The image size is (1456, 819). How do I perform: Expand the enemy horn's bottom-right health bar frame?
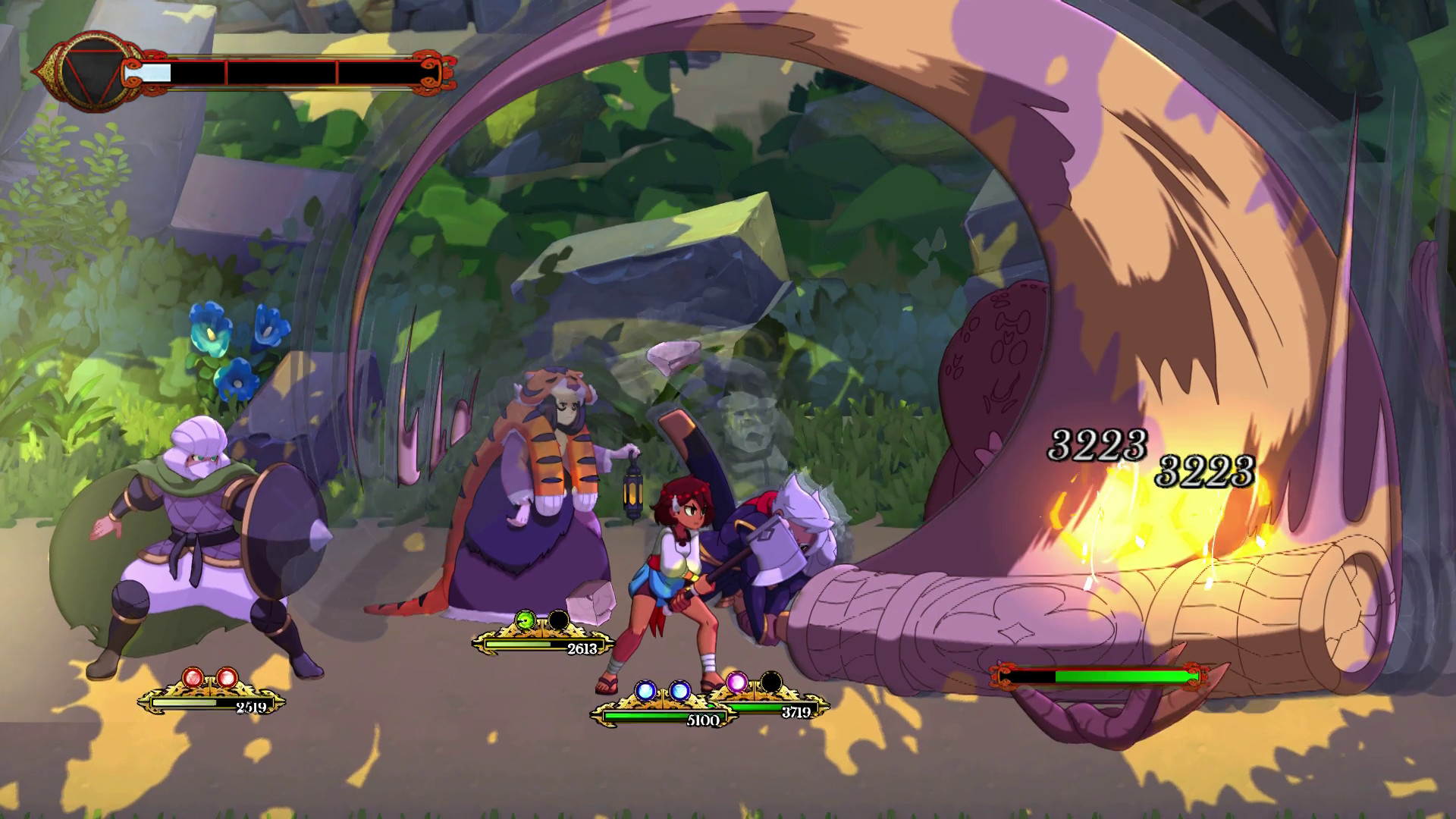(x=1100, y=673)
